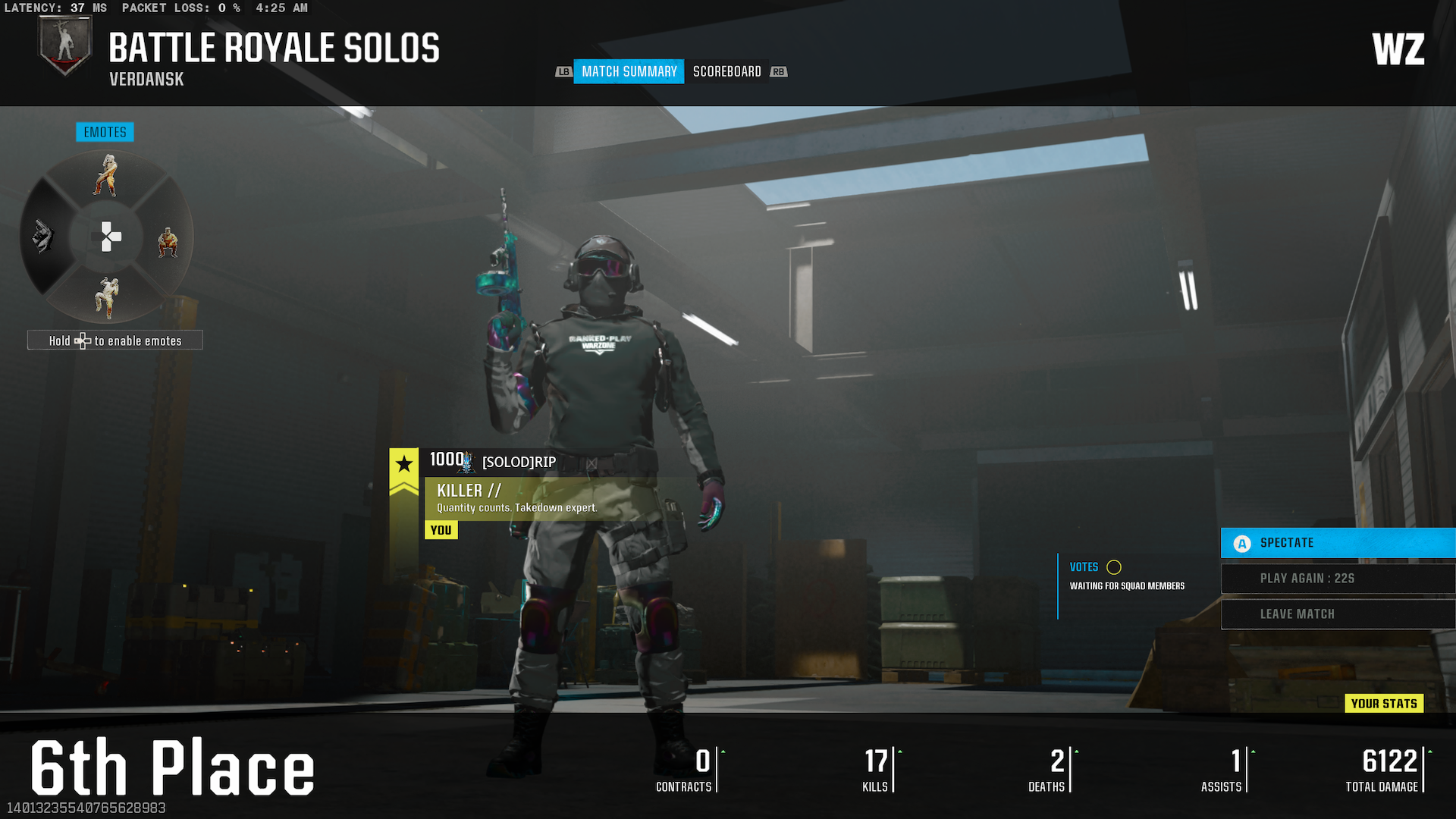1456x819 pixels.
Task: Click Leave Match
Action: tap(1338, 614)
